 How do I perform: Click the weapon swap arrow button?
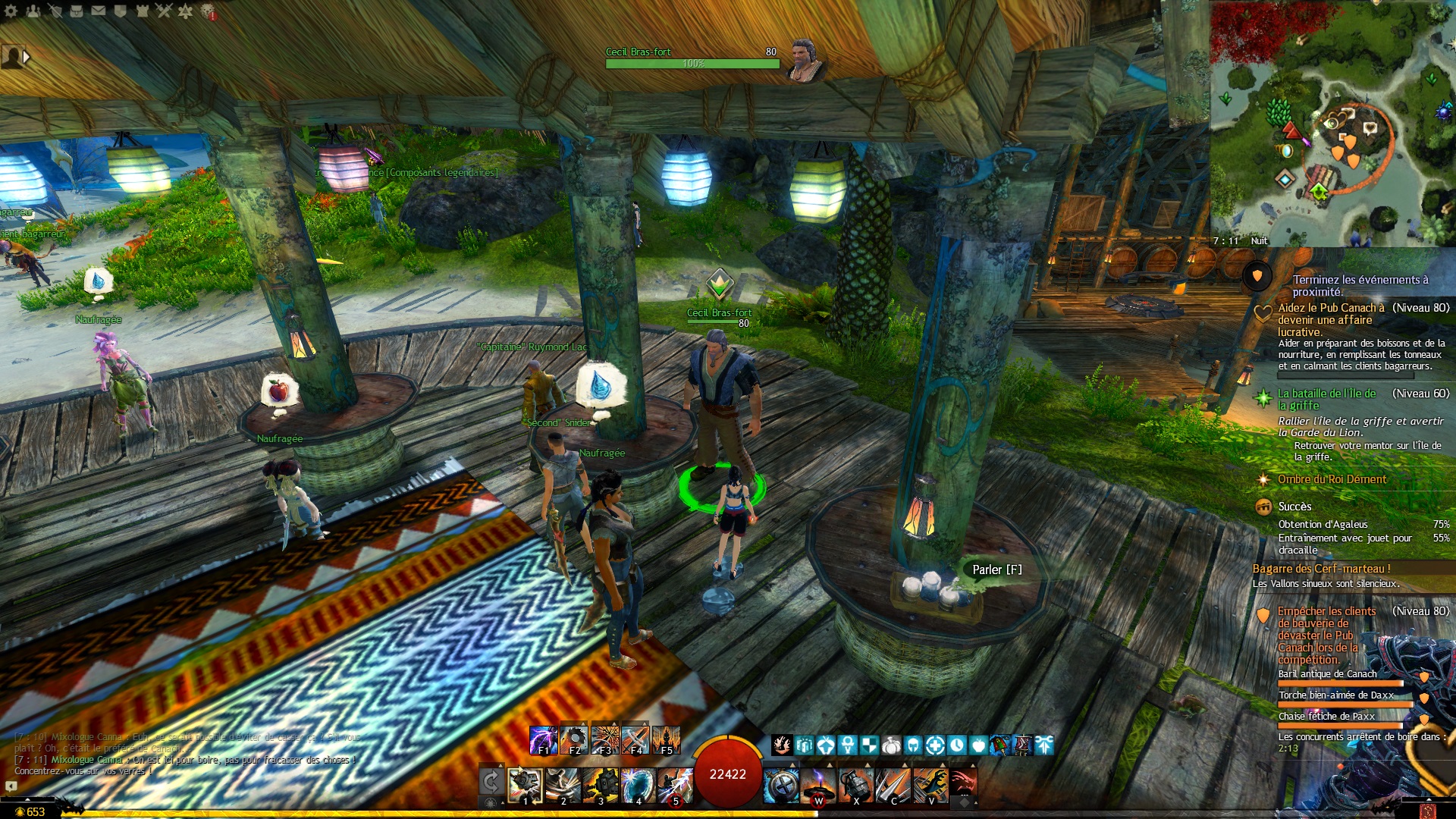tap(491, 783)
